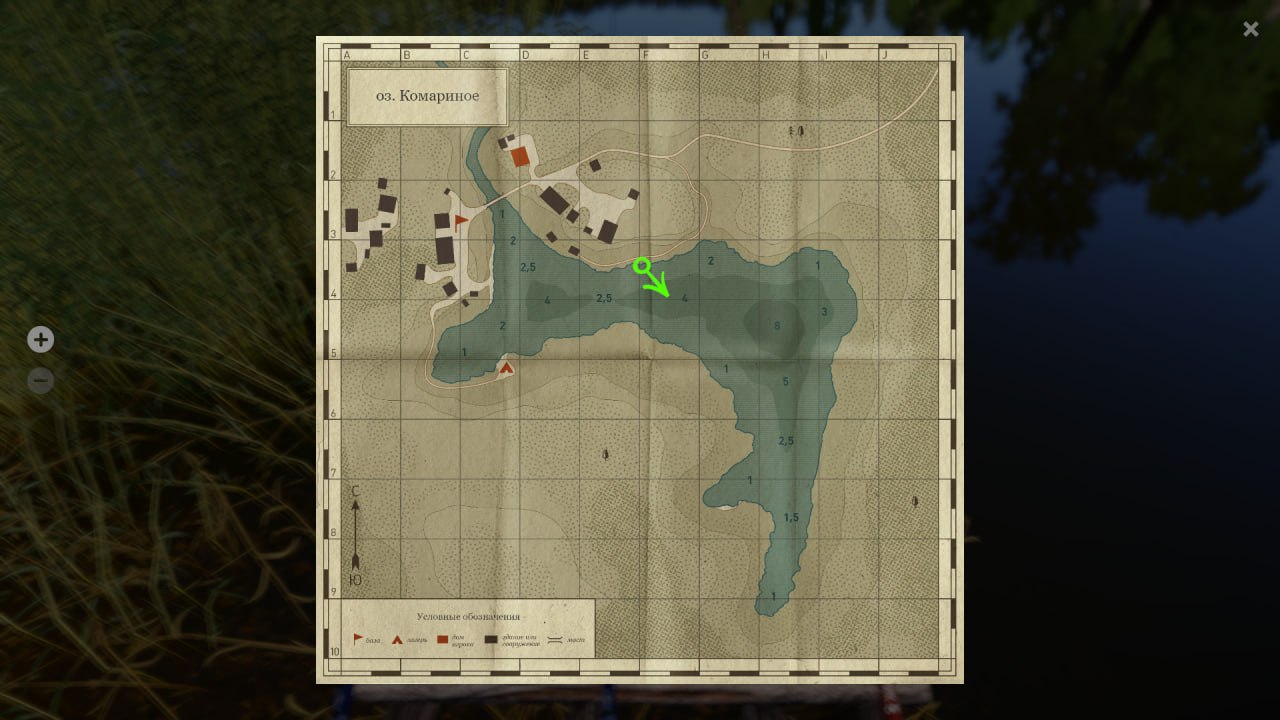This screenshot has width=1280, height=720.
Task: Click the оз. Комариное title label
Action: [x=426, y=95]
